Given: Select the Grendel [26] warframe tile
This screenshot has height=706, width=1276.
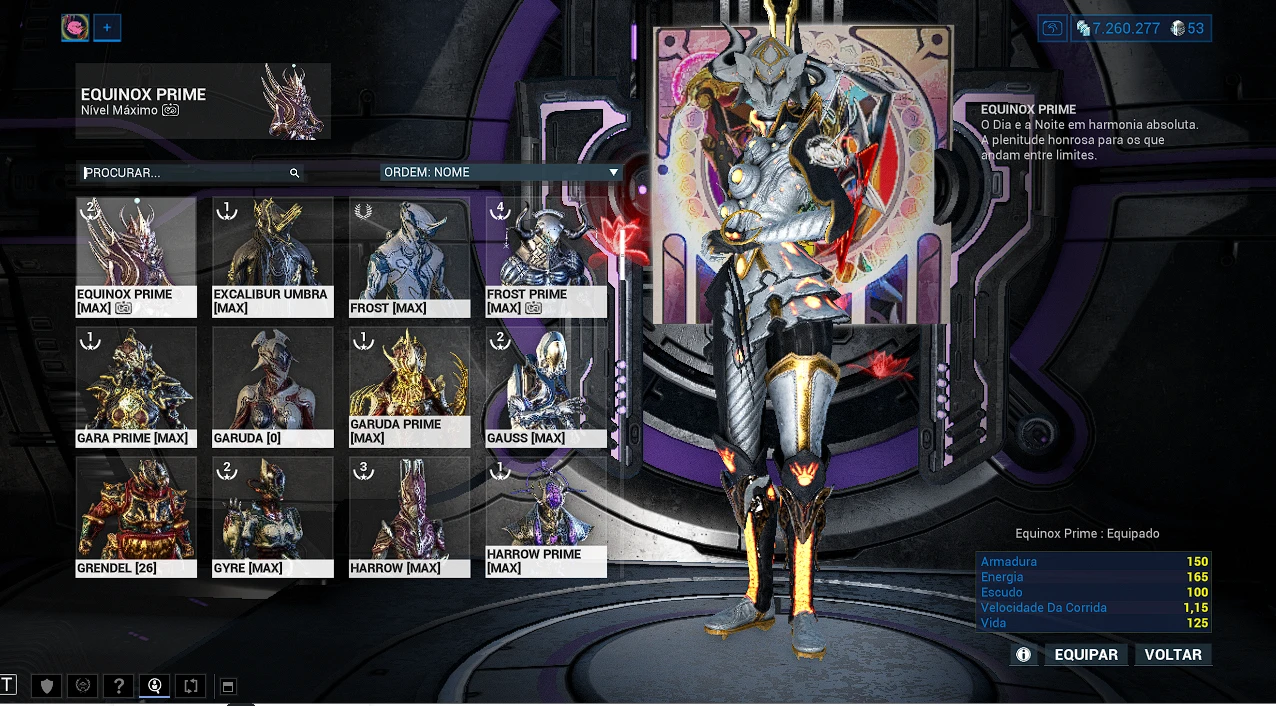Looking at the screenshot, I should tap(136, 517).
